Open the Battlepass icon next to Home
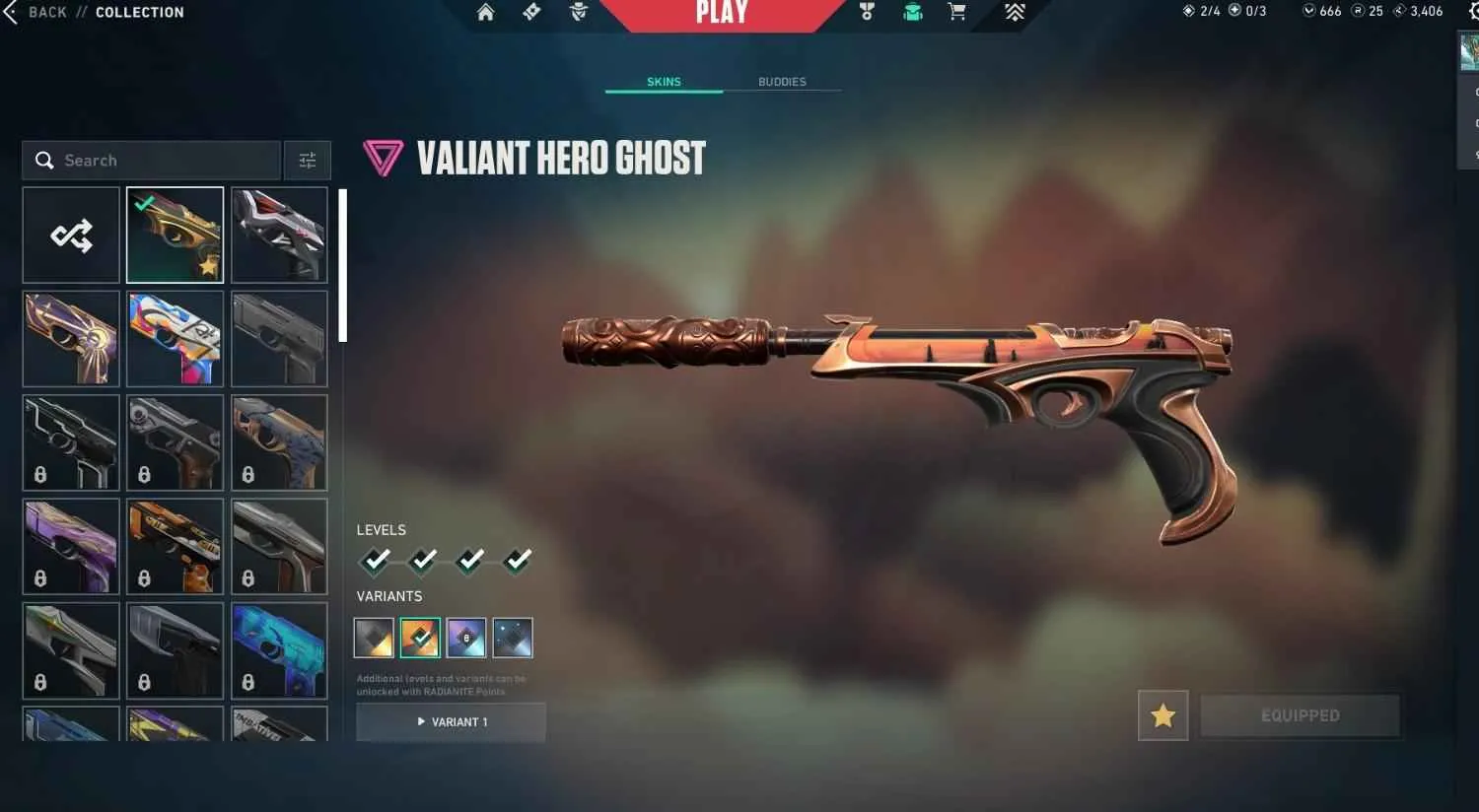1479x812 pixels. coord(530,13)
